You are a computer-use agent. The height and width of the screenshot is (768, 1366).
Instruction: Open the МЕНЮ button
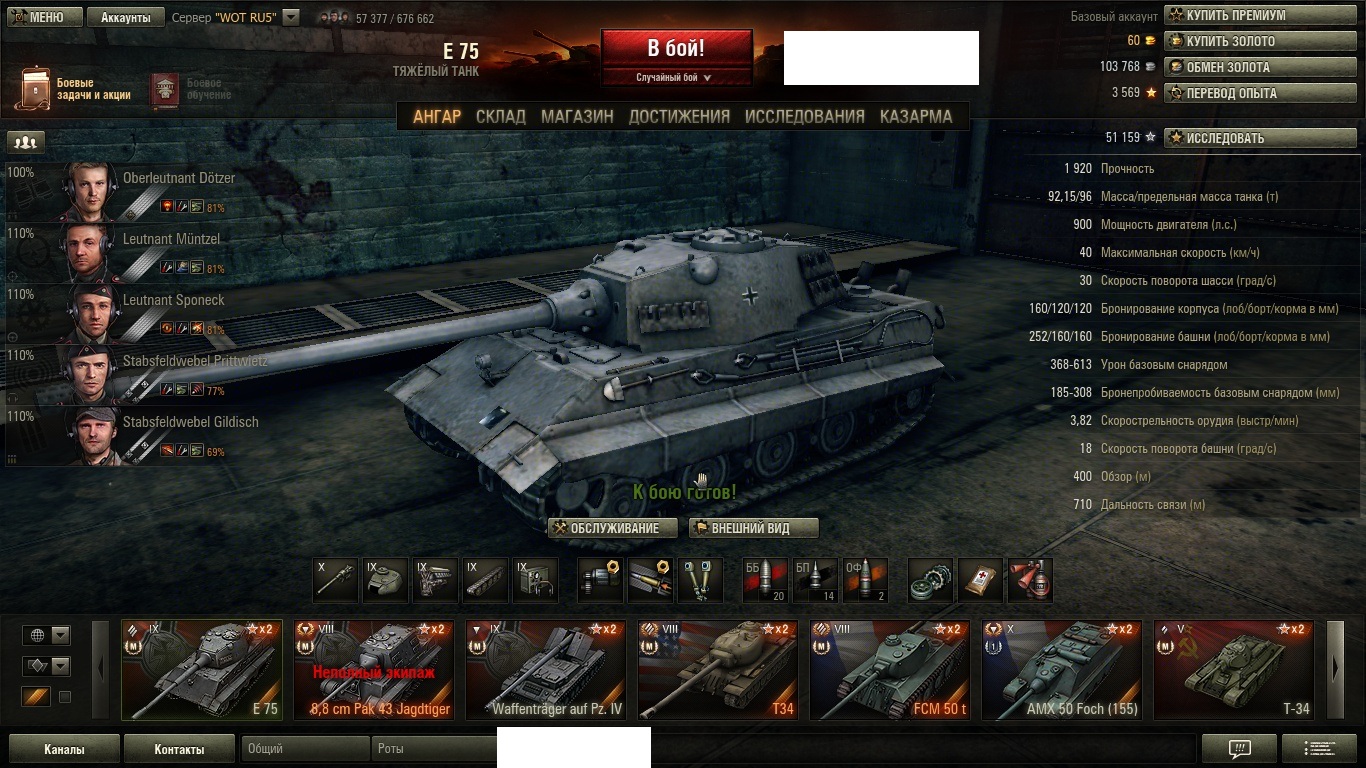37,17
